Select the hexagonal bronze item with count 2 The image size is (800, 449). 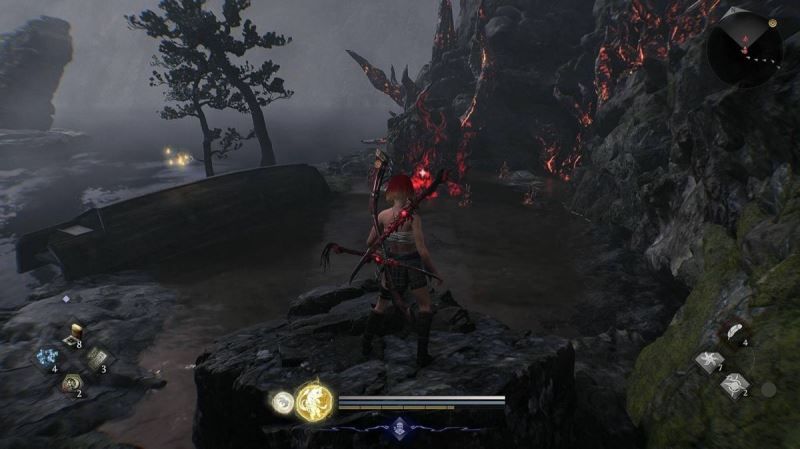(72, 382)
